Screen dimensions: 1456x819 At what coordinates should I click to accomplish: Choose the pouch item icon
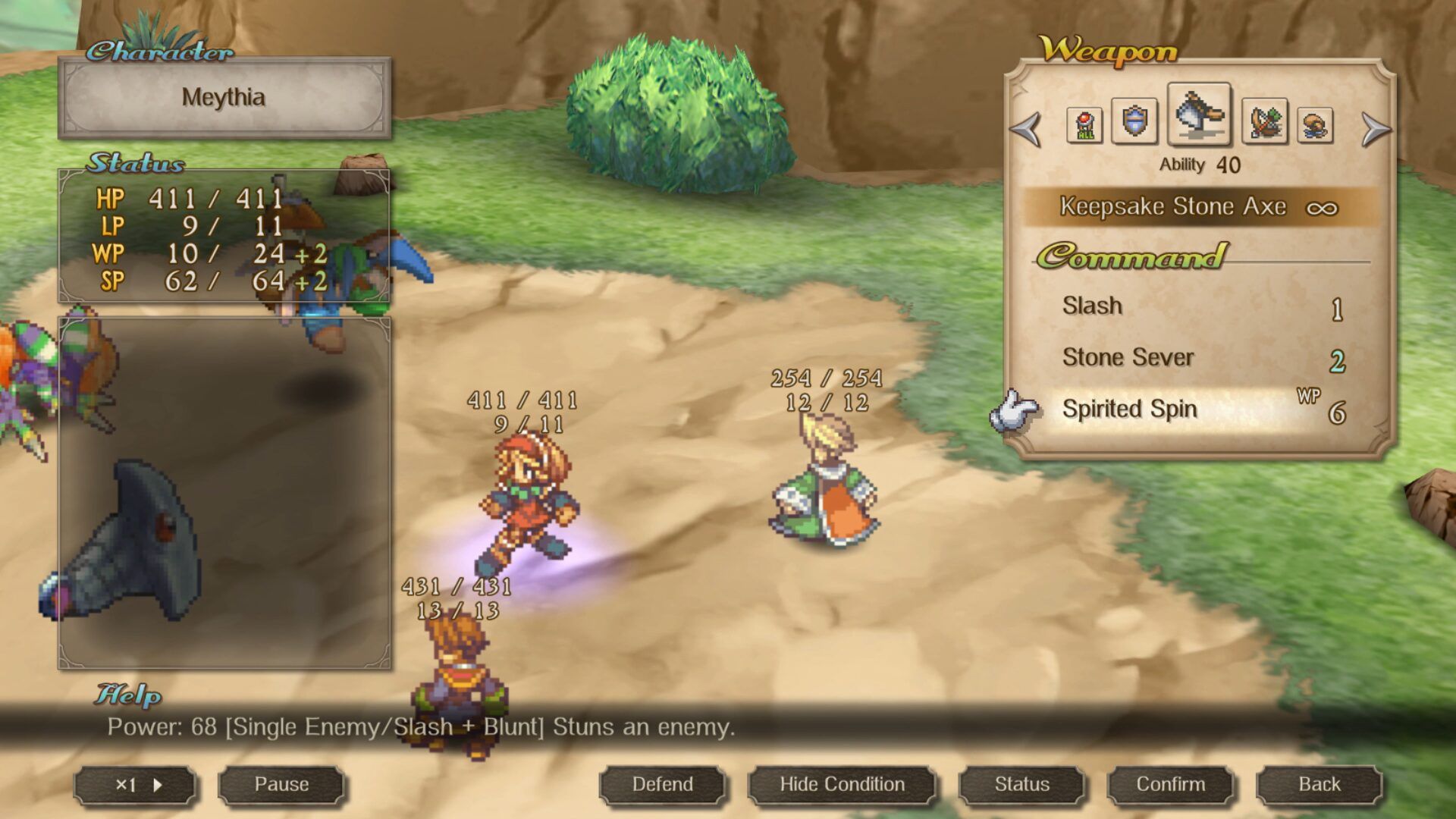click(x=1315, y=124)
